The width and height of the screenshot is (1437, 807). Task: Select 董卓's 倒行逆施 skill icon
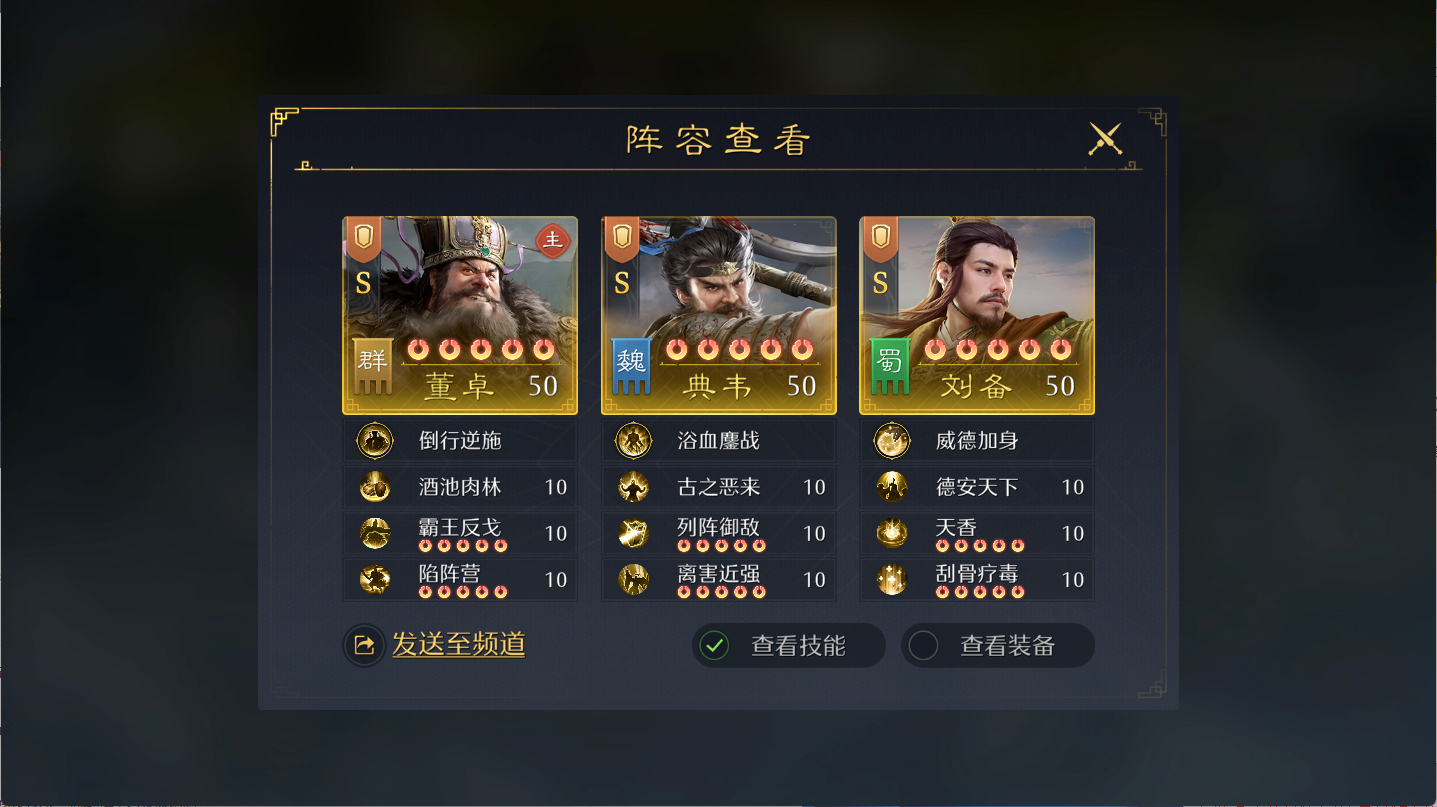click(x=374, y=440)
